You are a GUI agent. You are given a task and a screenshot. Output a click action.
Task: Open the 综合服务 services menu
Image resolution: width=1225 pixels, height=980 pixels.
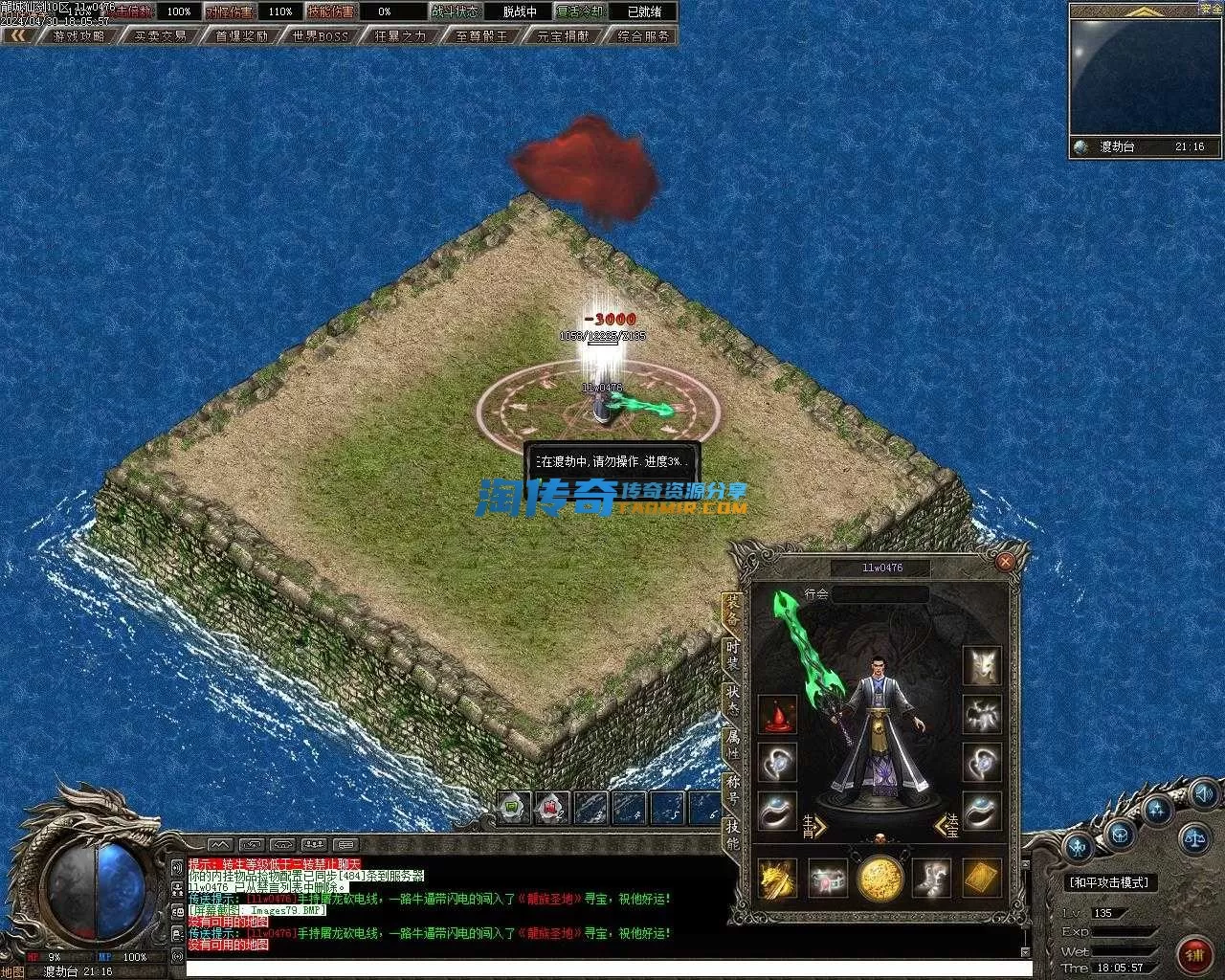(644, 35)
